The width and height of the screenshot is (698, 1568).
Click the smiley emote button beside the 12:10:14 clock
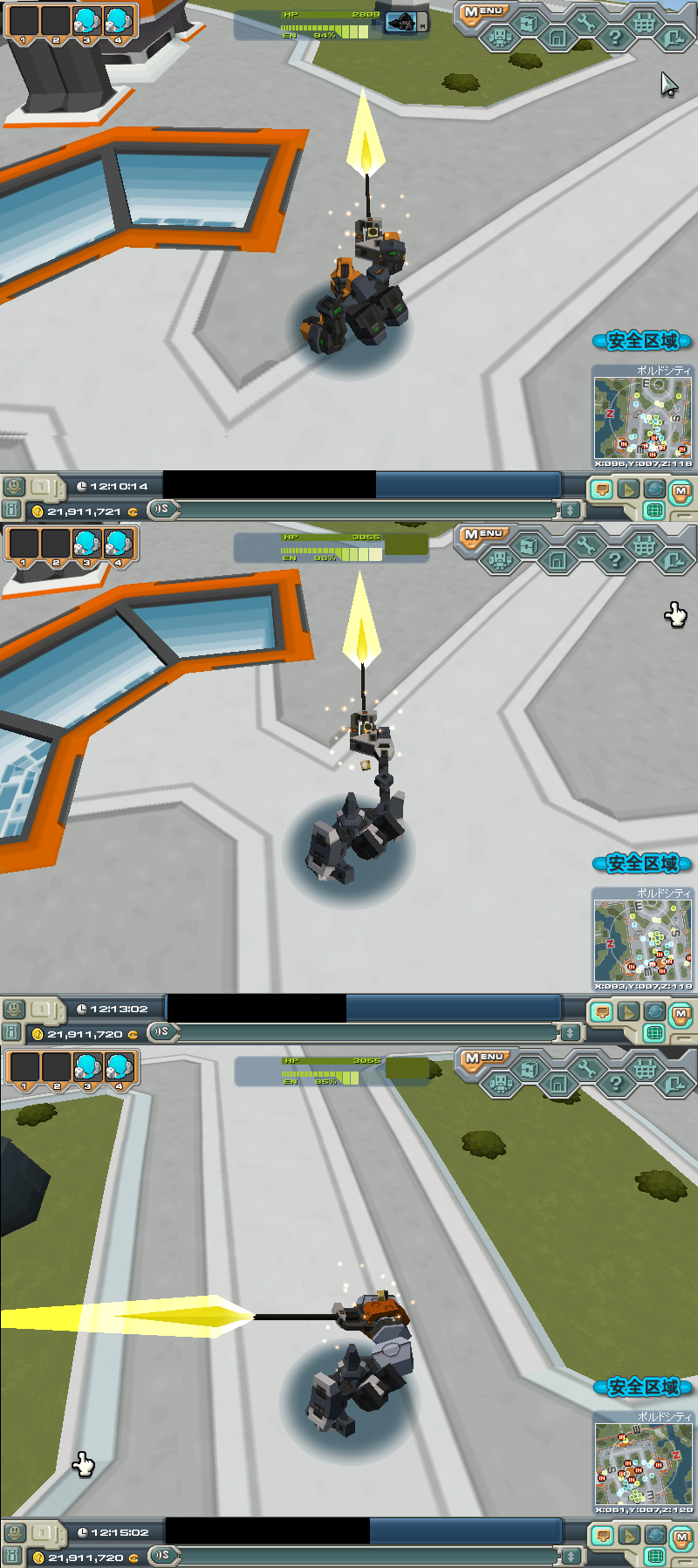13,486
